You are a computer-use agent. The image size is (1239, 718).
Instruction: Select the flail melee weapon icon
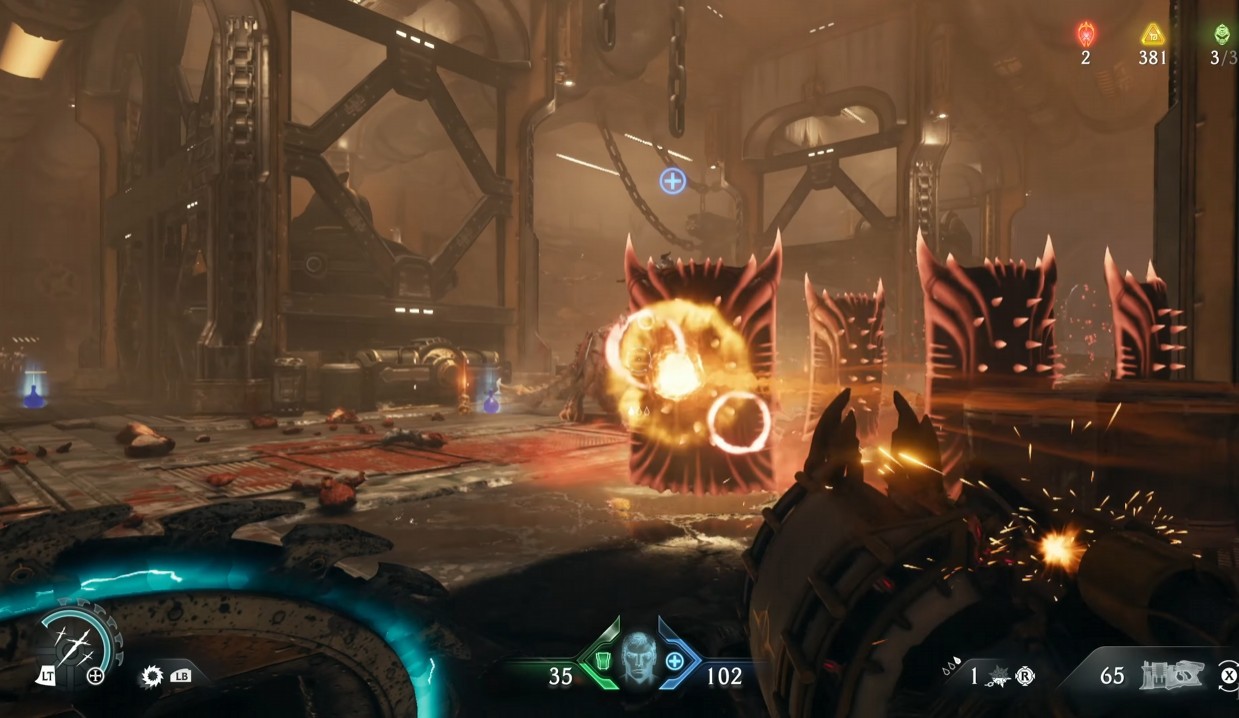(x=999, y=677)
